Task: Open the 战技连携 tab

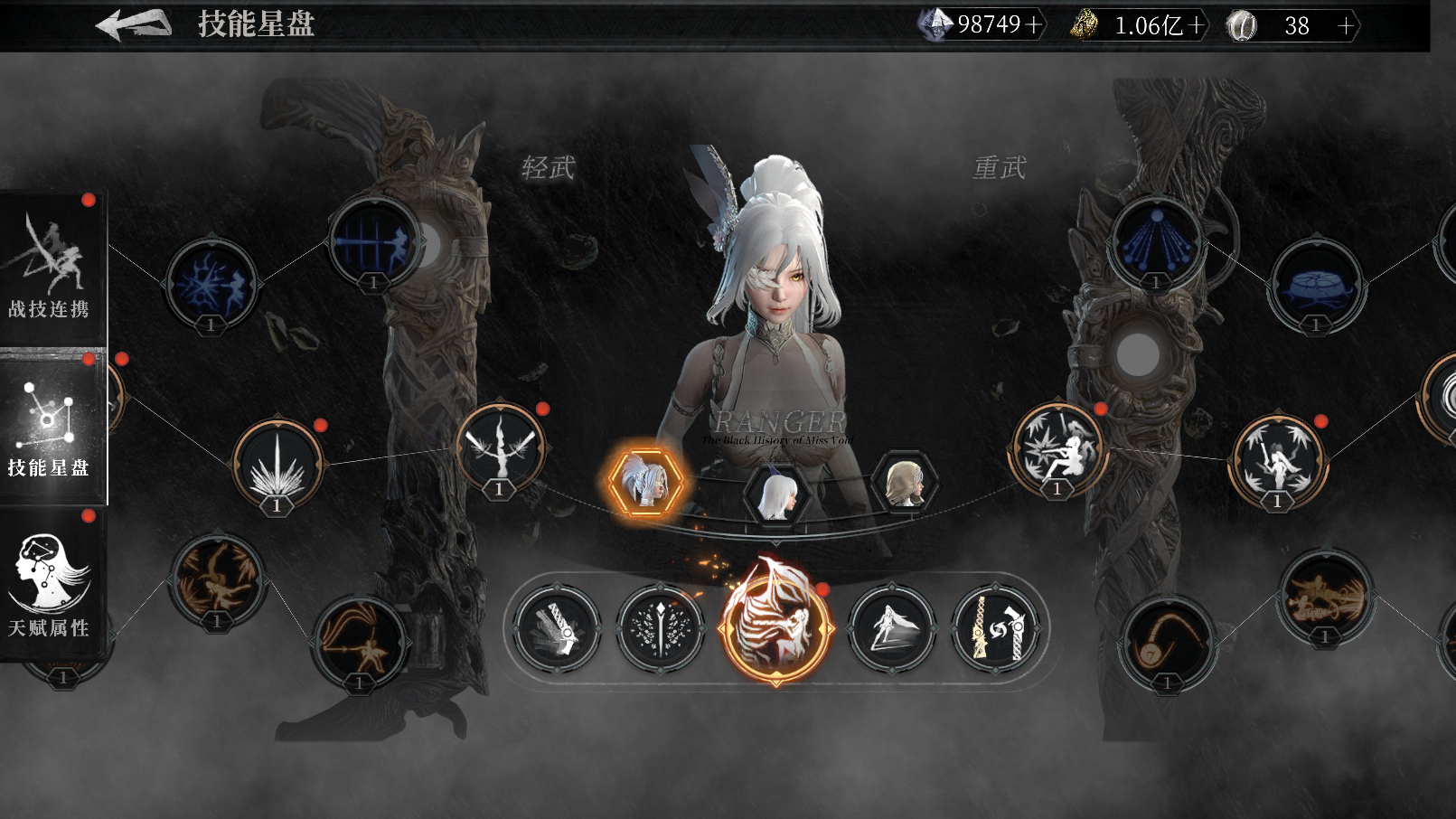Action: 52,268
